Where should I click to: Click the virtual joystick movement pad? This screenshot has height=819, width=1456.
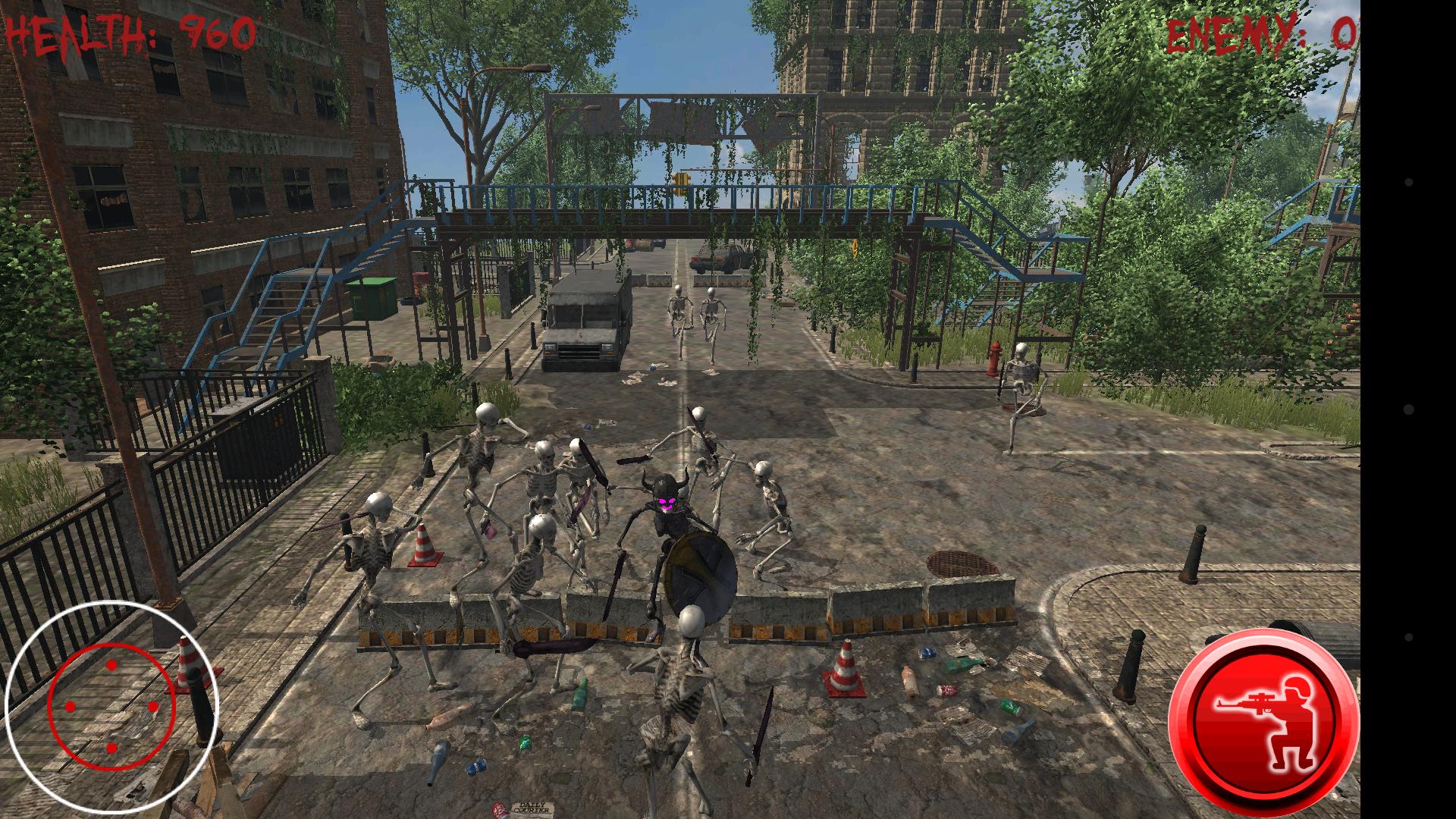(111, 707)
